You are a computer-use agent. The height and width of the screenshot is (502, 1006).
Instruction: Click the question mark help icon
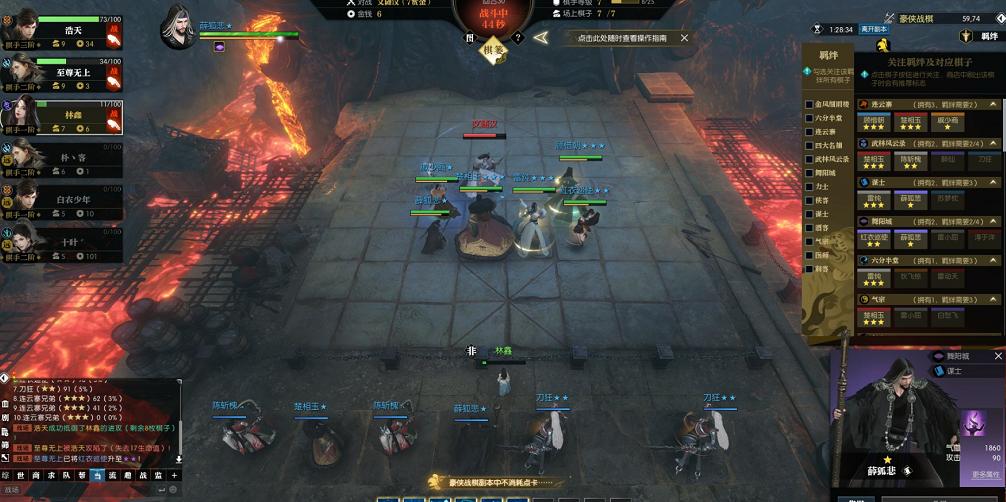[518, 38]
